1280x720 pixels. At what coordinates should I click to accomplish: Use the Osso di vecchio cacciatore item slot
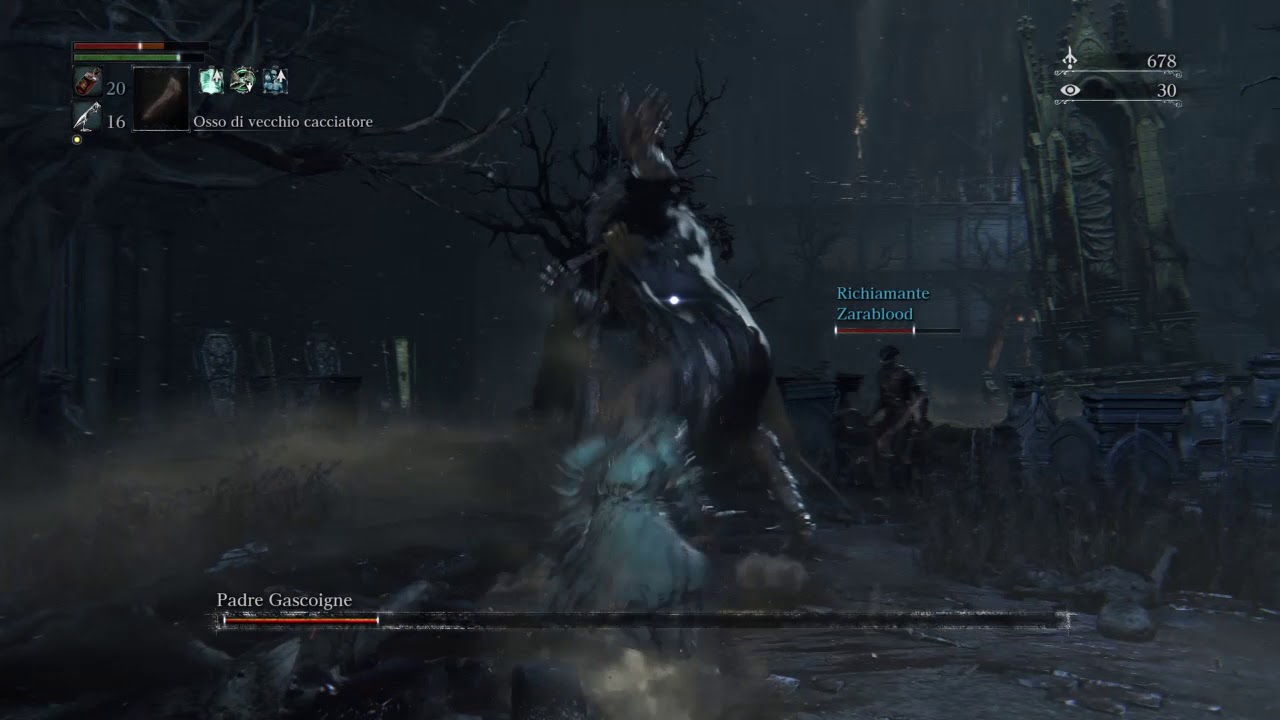[160, 98]
